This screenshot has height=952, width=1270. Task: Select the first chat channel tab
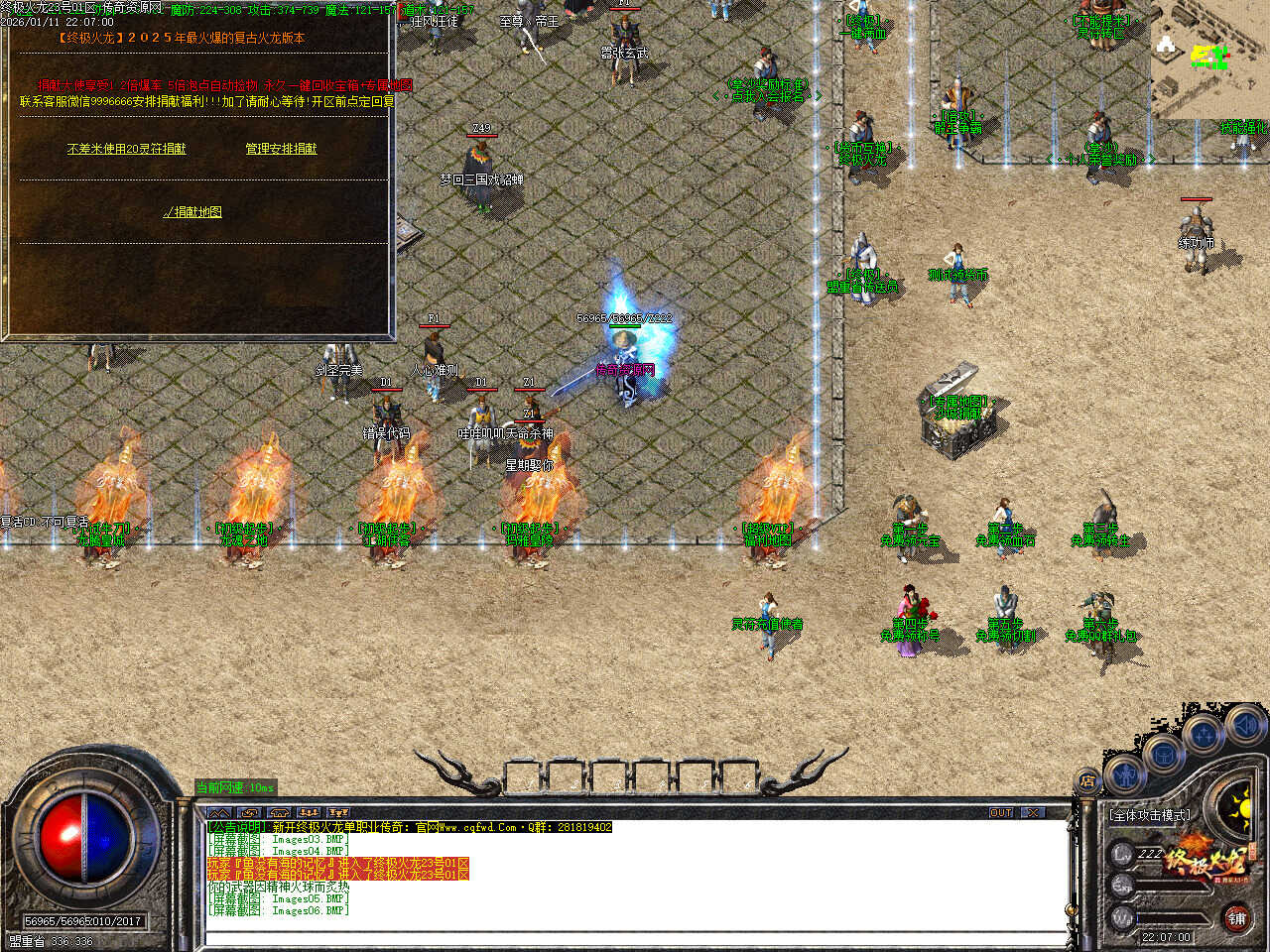pyautogui.click(x=218, y=812)
